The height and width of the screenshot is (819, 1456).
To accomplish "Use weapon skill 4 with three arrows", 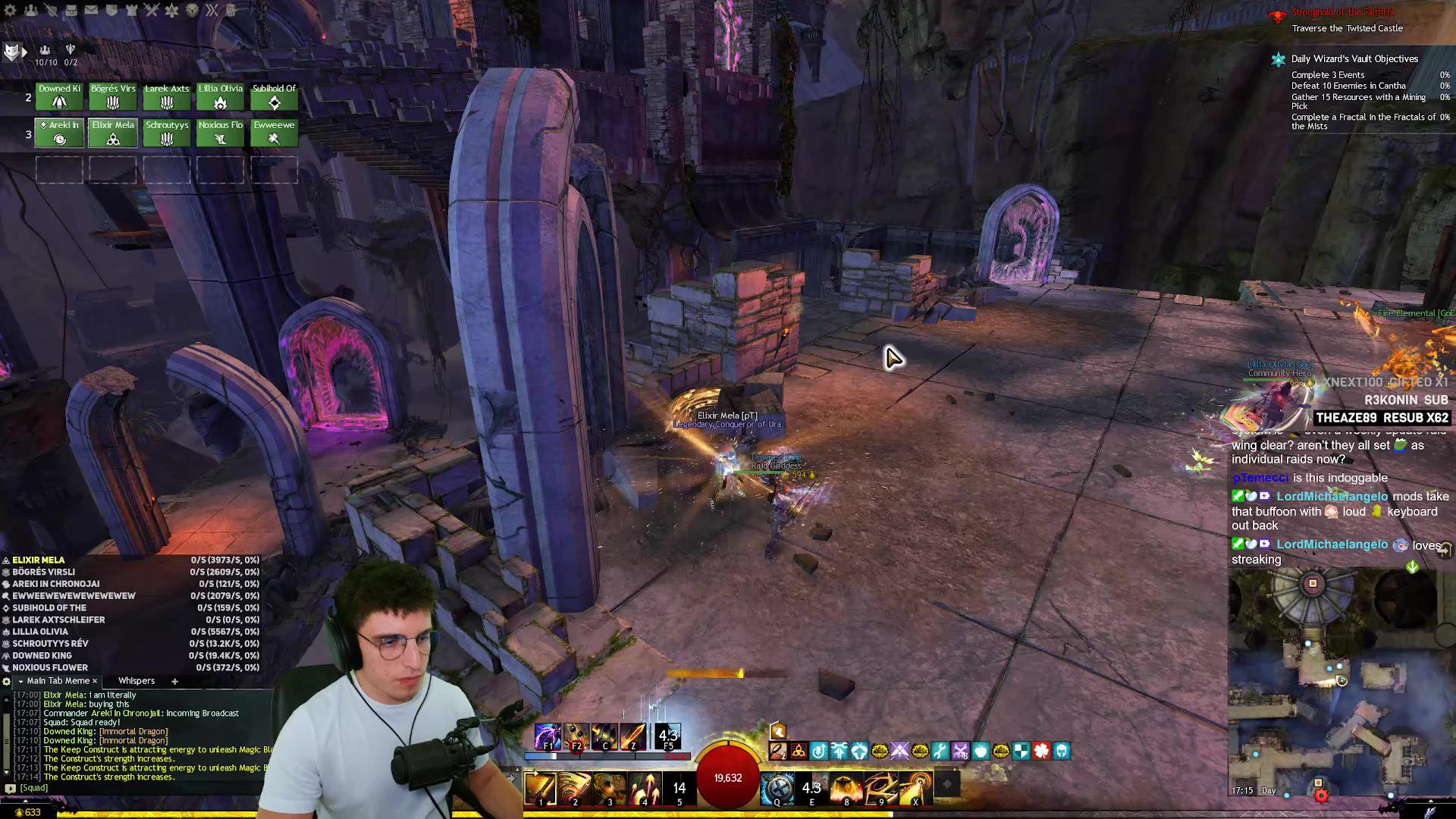I will [645, 789].
